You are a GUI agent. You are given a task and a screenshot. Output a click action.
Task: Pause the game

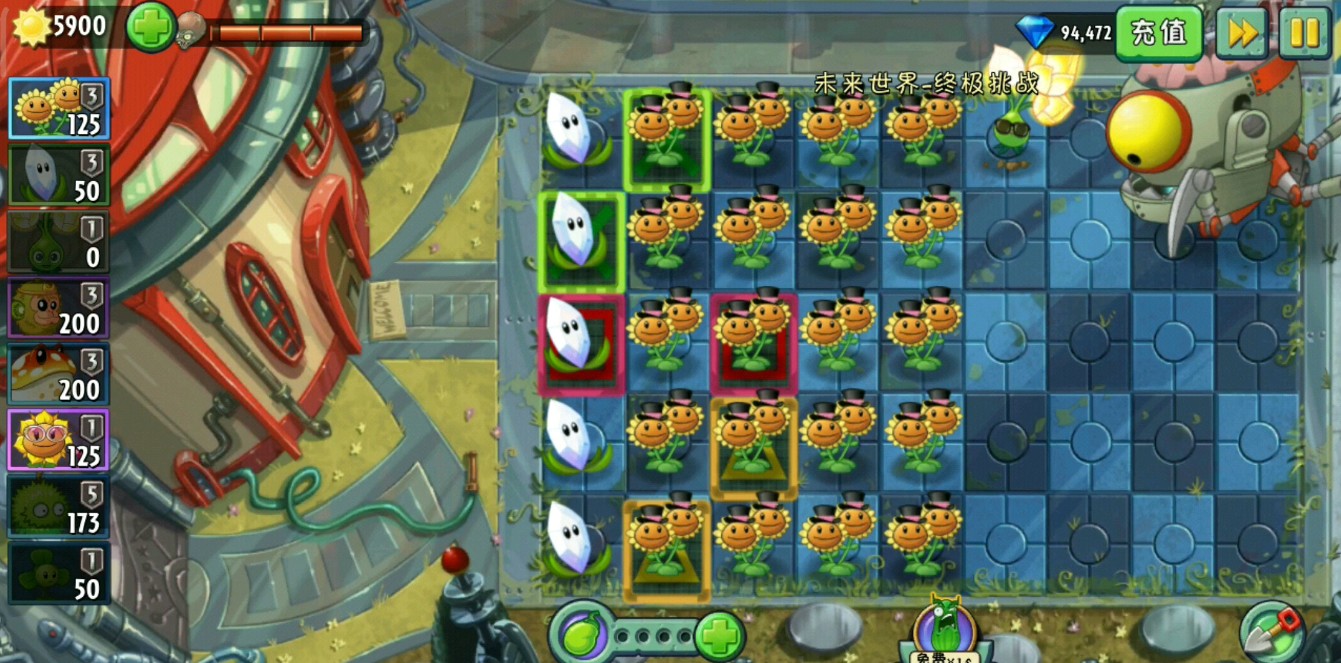1304,33
